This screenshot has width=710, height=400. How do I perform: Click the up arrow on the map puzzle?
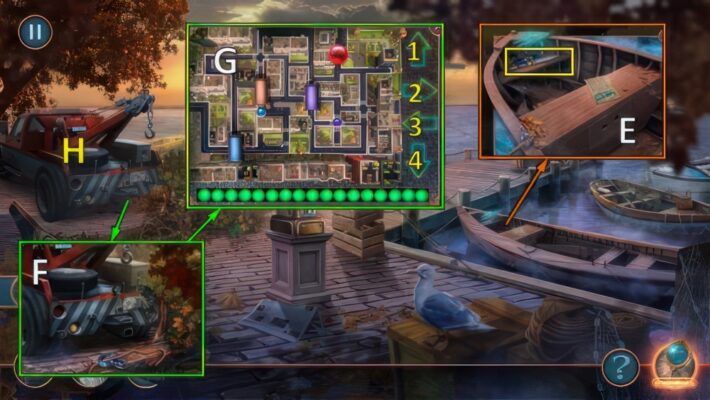coord(416,51)
